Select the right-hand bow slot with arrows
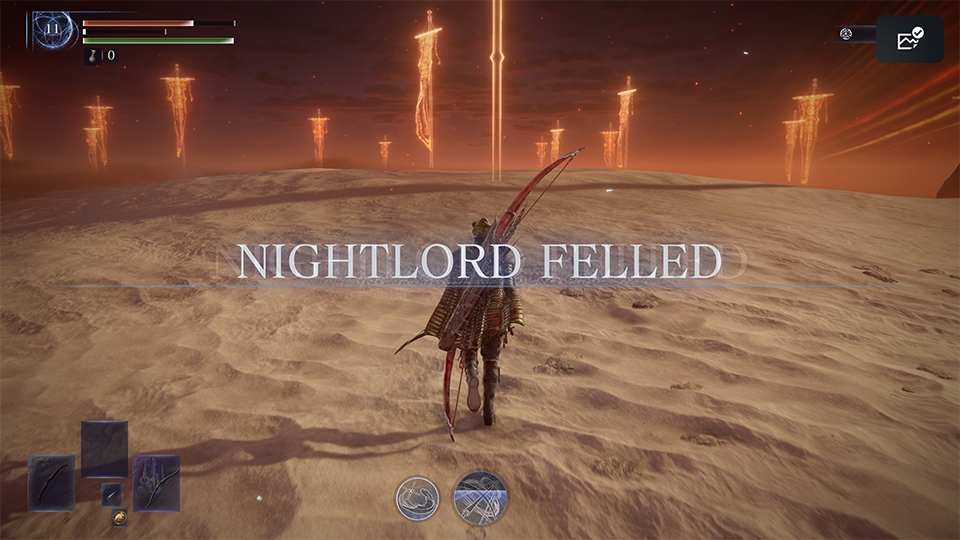Viewport: 960px width, 540px height. 156,483
